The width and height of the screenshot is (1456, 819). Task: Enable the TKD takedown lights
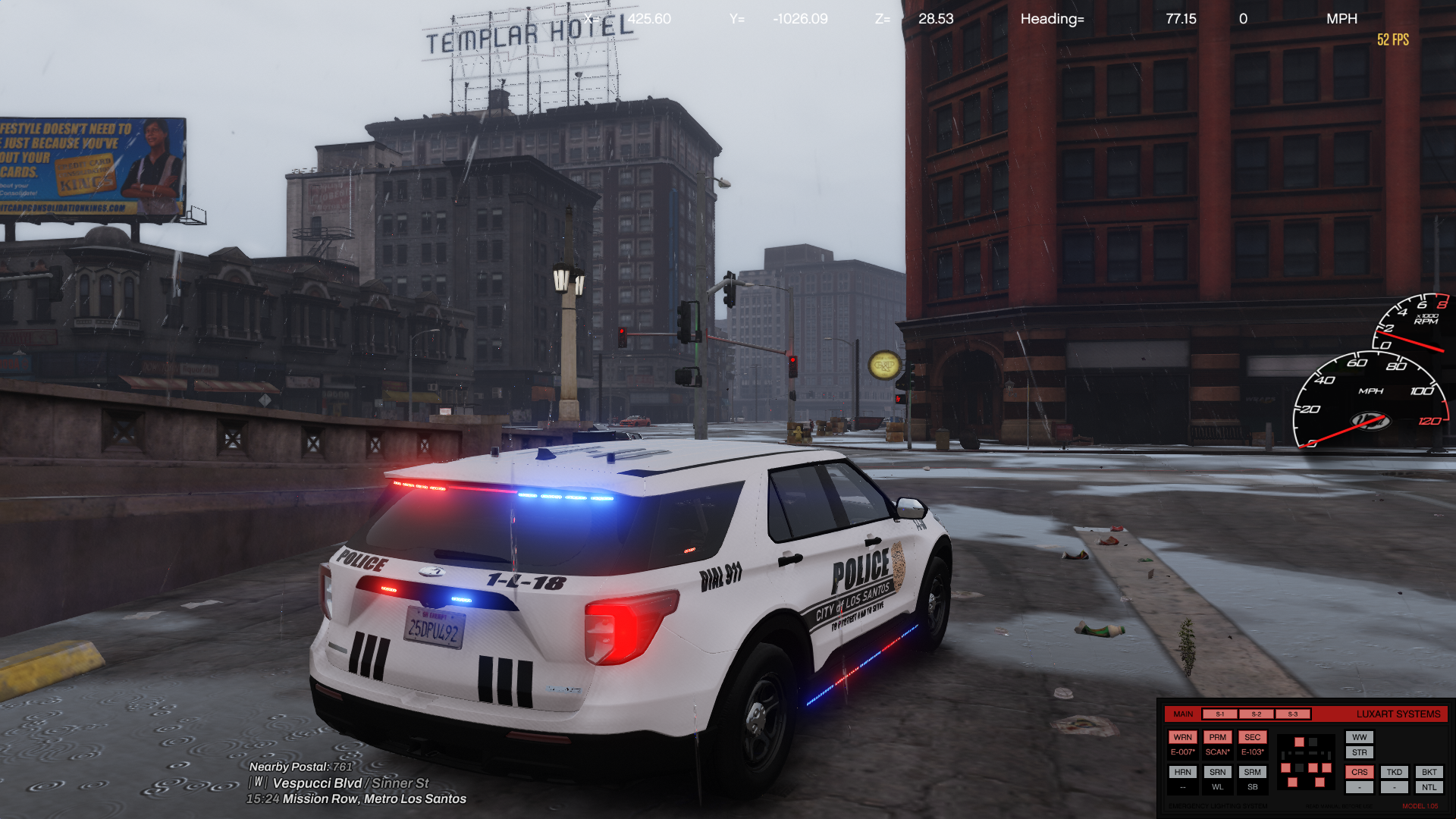(1394, 772)
